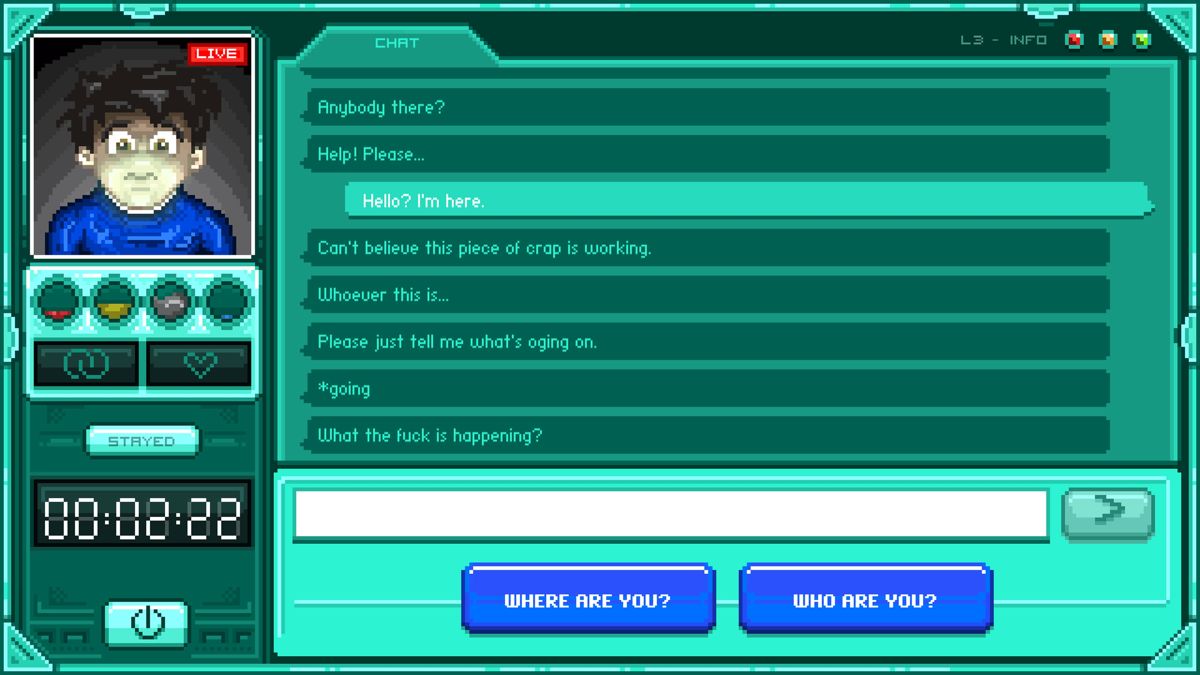
Task: Select the gray item slot
Action: 171,301
